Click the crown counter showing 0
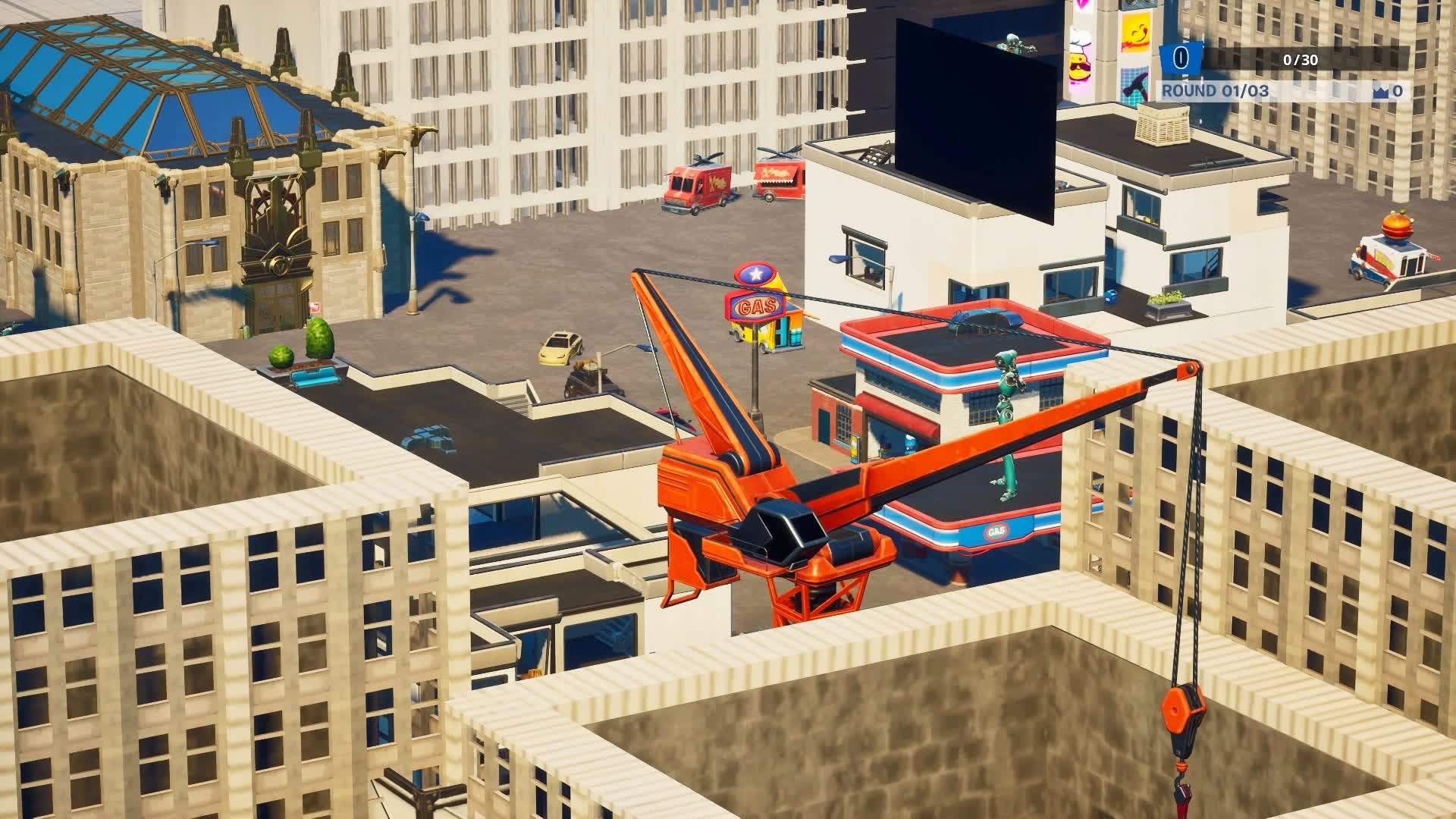Image resolution: width=1456 pixels, height=819 pixels. click(x=1398, y=92)
